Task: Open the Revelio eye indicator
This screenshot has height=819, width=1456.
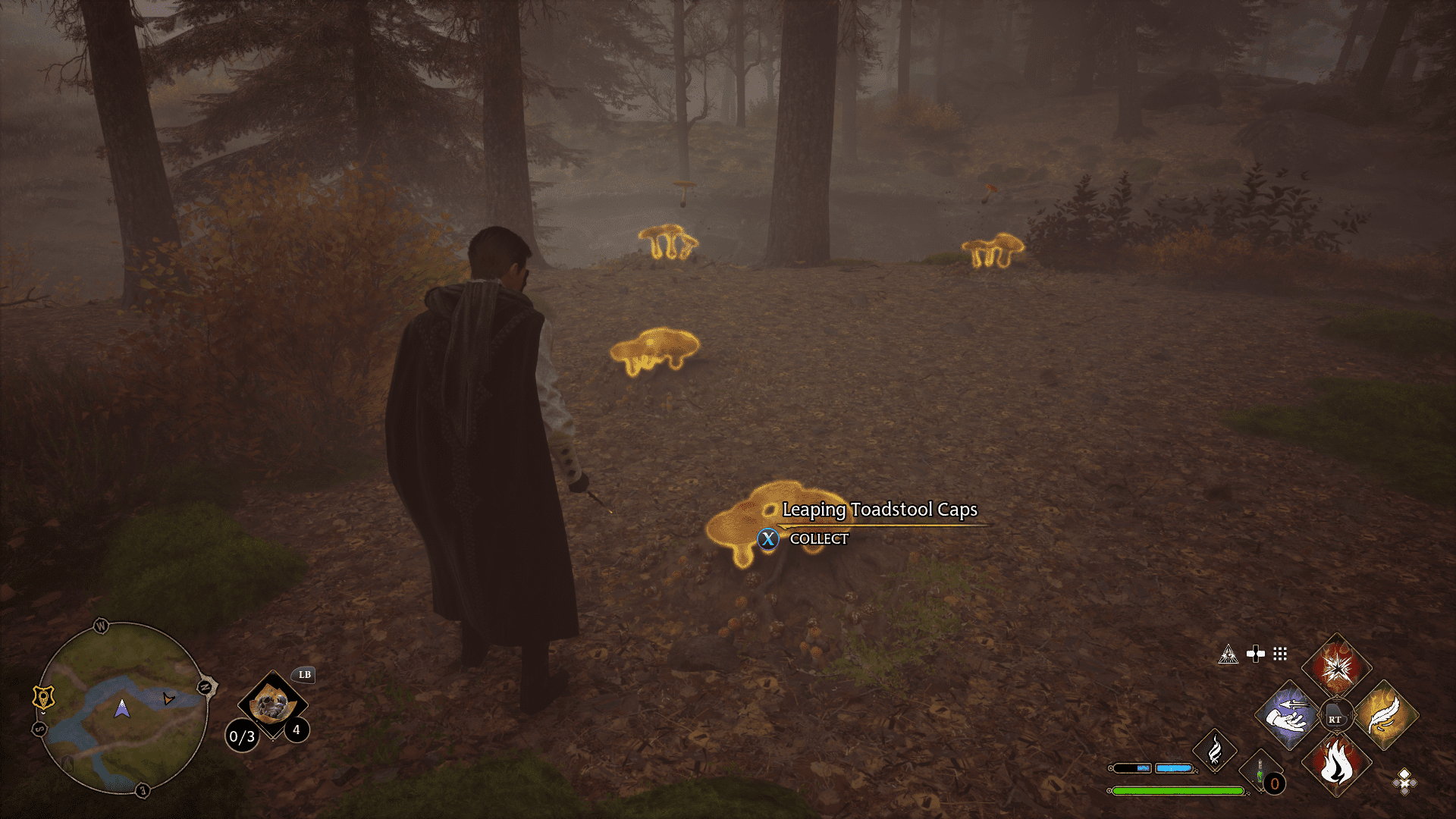Action: (x=1228, y=653)
